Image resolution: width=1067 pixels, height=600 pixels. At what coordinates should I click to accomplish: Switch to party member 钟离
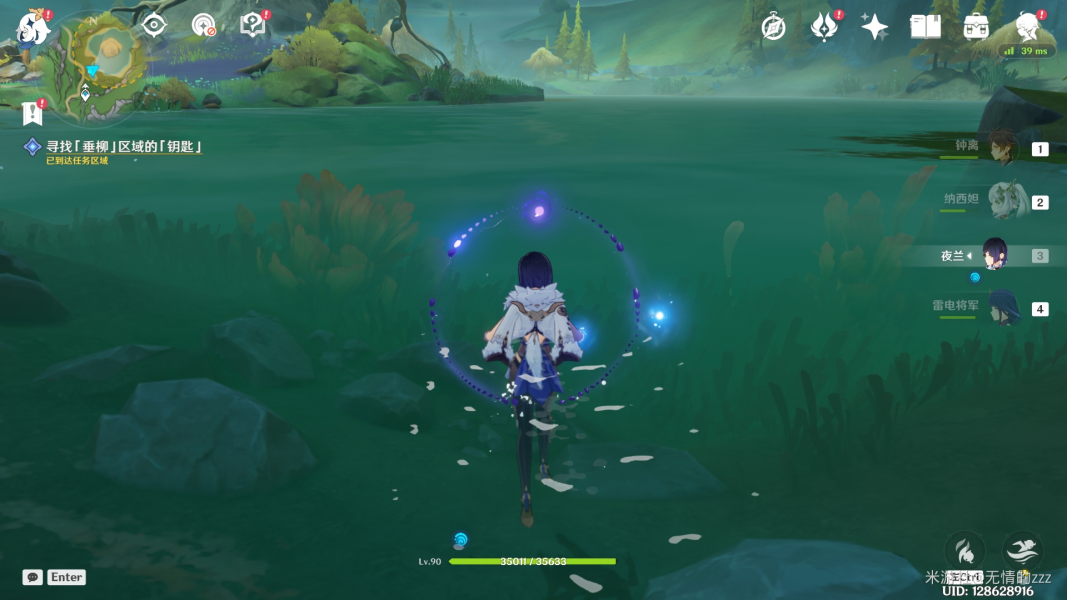pos(1000,148)
